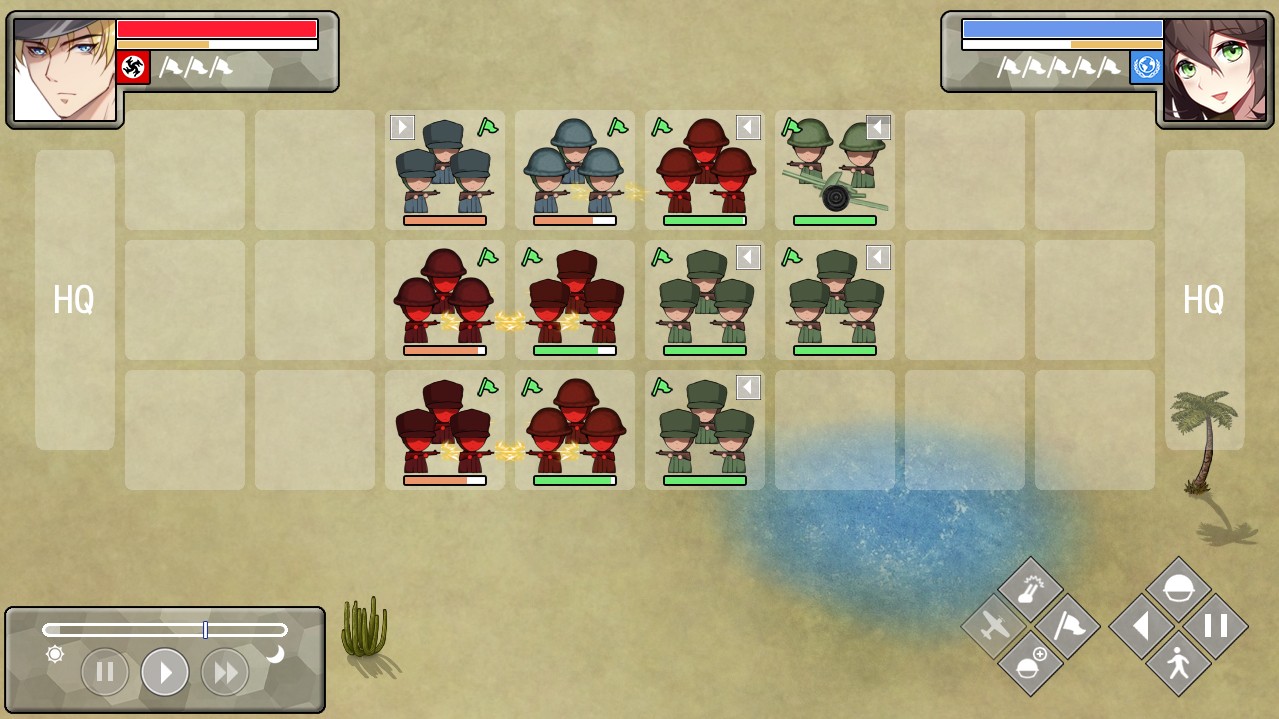Speed up time with the fast-forward button

point(225,672)
